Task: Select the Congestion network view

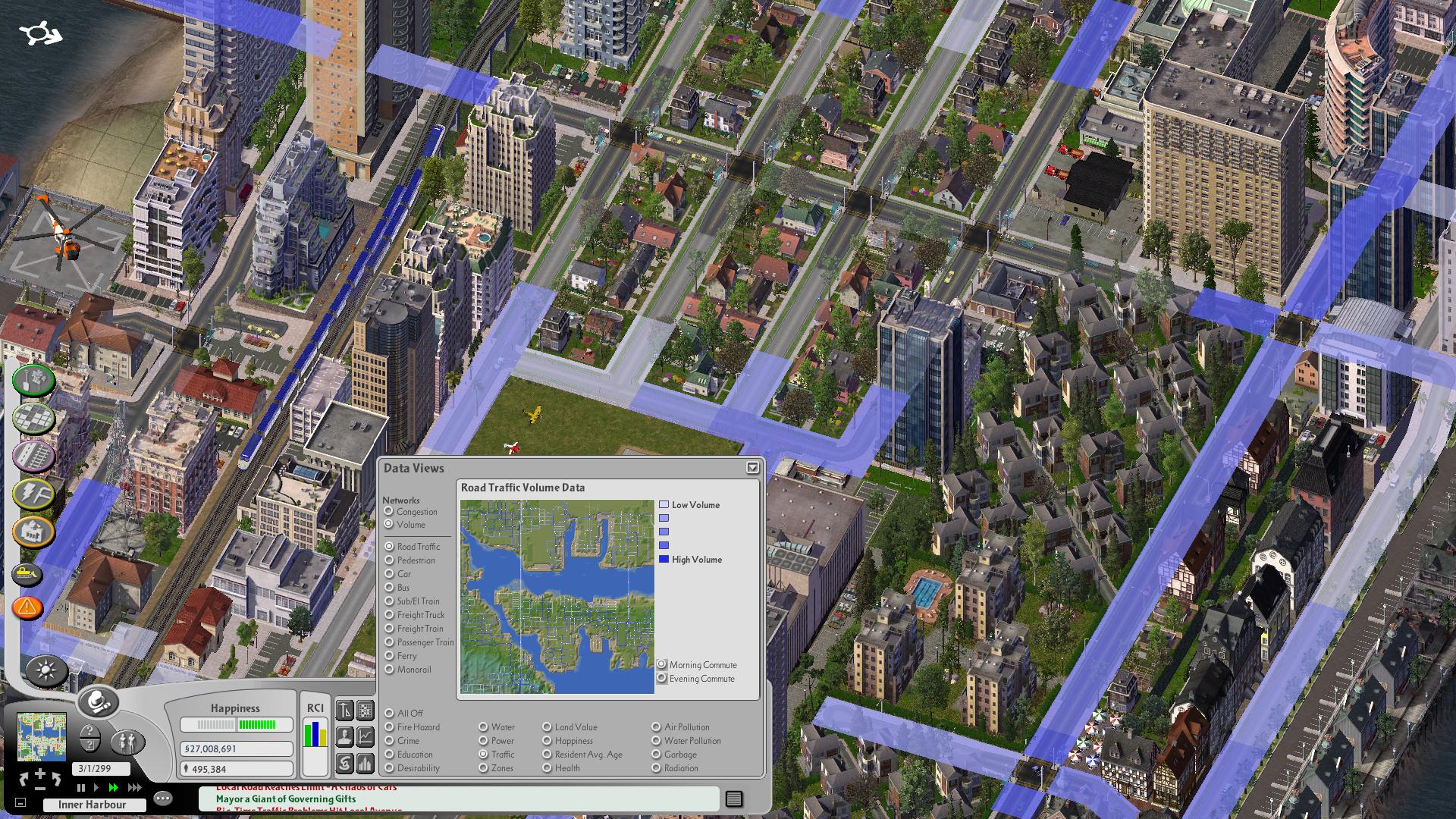Action: 389,512
